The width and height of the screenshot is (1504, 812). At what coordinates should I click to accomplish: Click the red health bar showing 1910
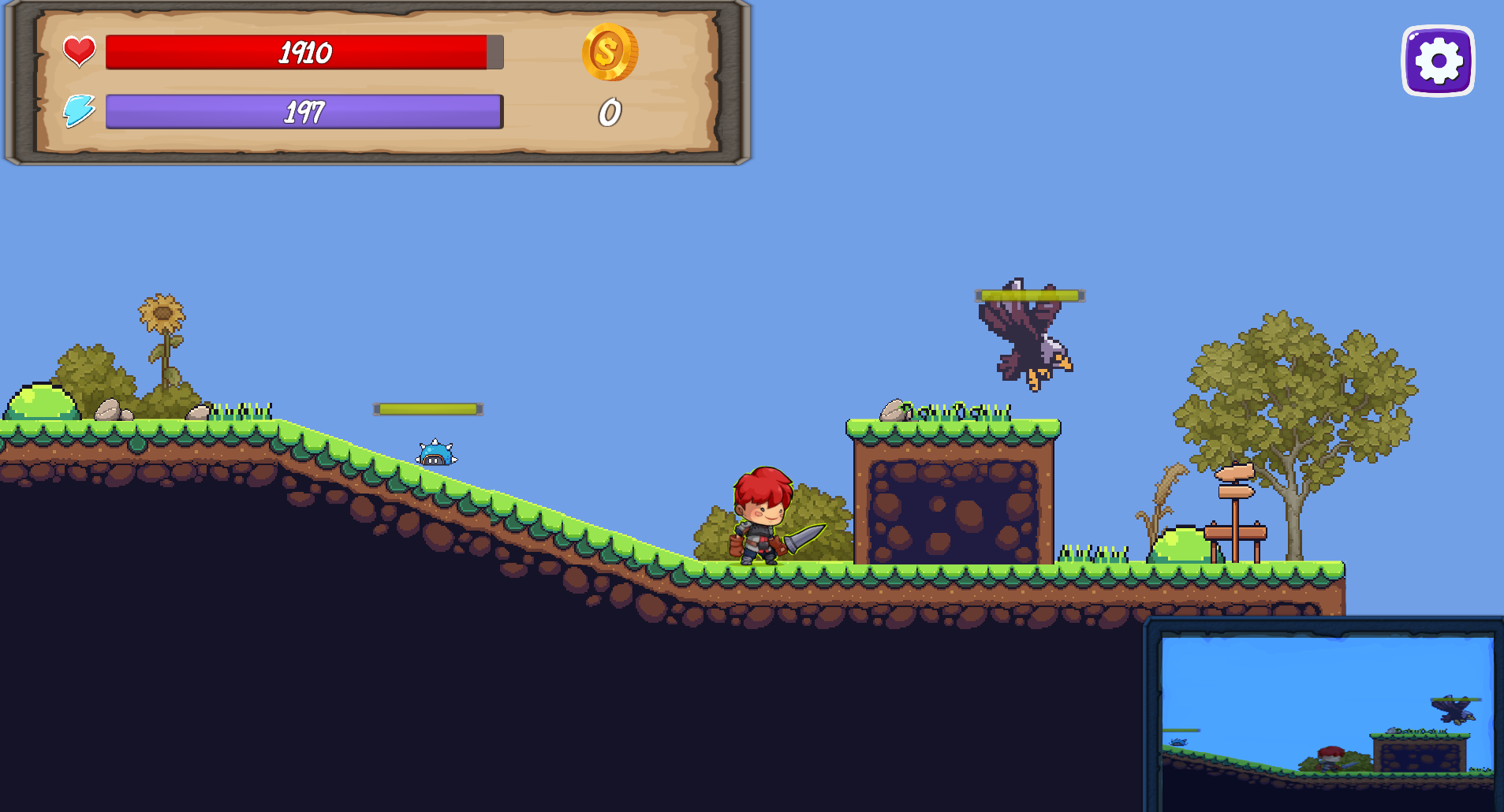pyautogui.click(x=304, y=53)
